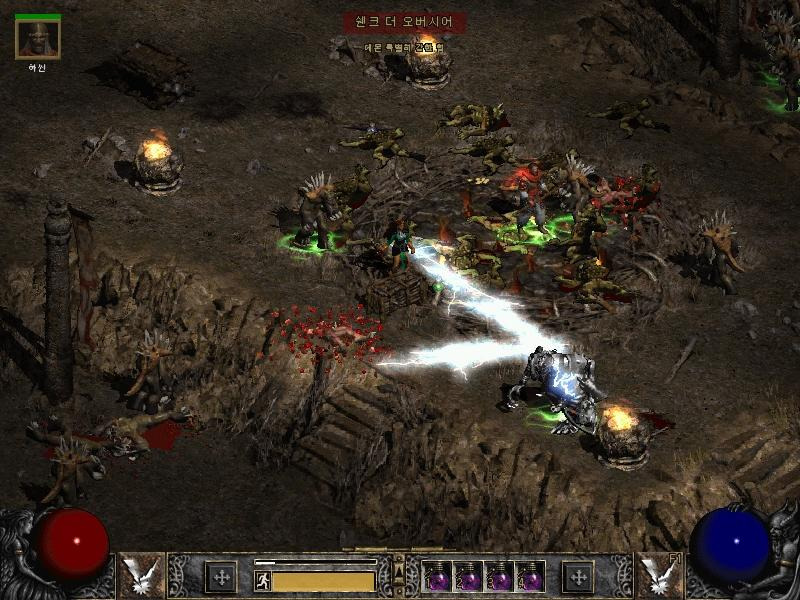Open the left mouse skill selector
Screen dimensions: 800x600
click(x=141, y=574)
